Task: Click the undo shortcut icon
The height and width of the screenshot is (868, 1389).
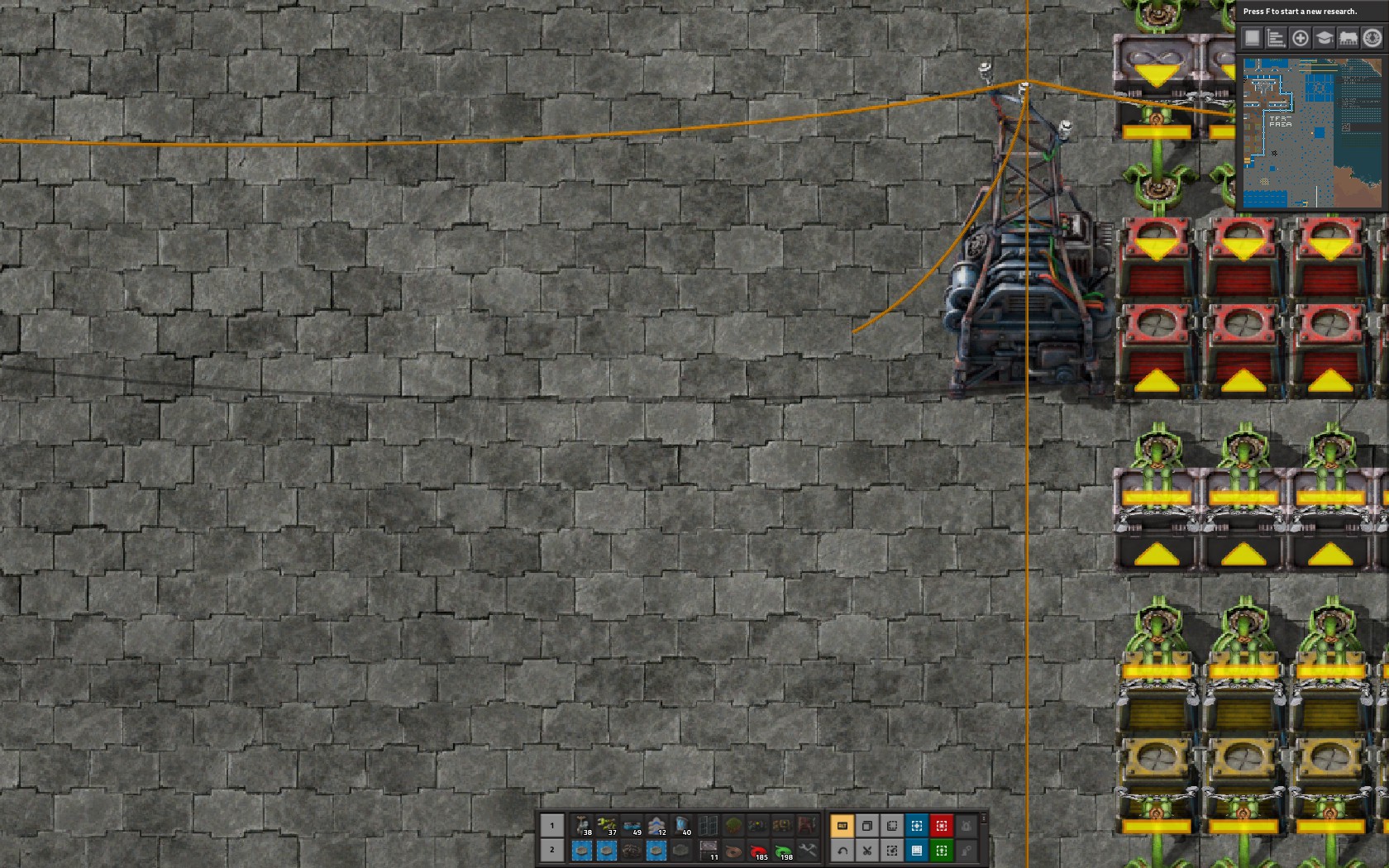Action: coord(842,850)
